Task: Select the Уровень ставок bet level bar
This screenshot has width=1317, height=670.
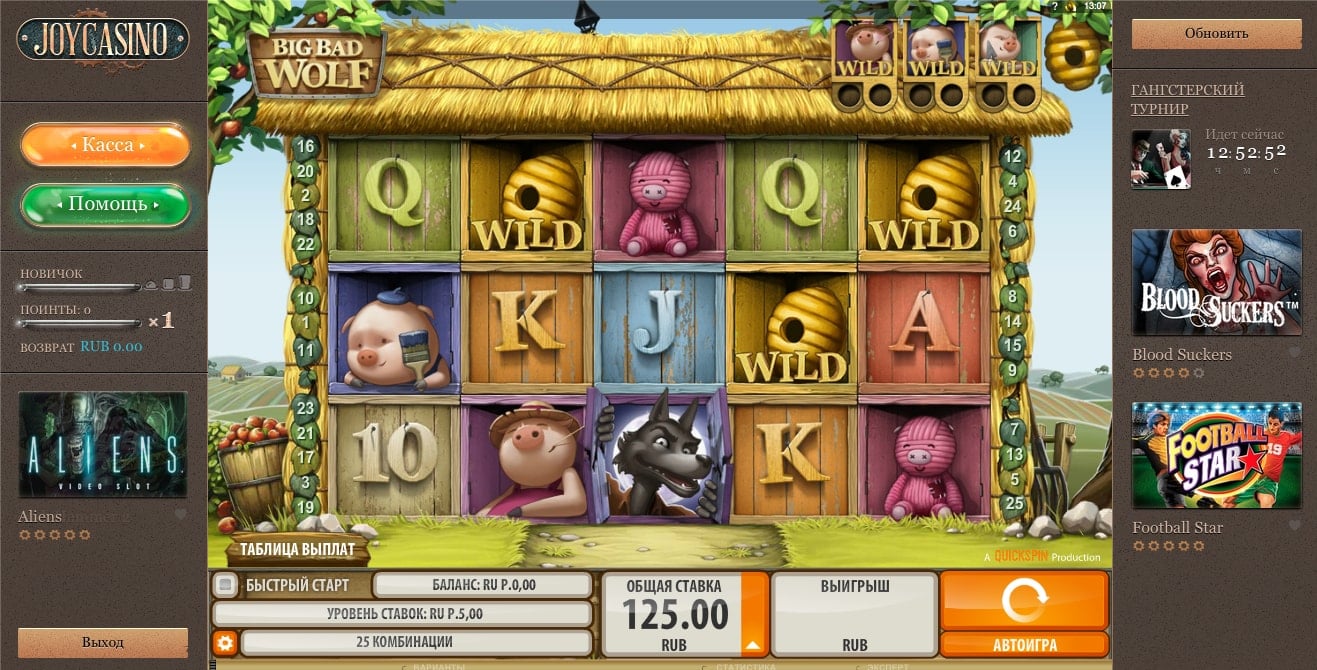Action: (x=403, y=614)
